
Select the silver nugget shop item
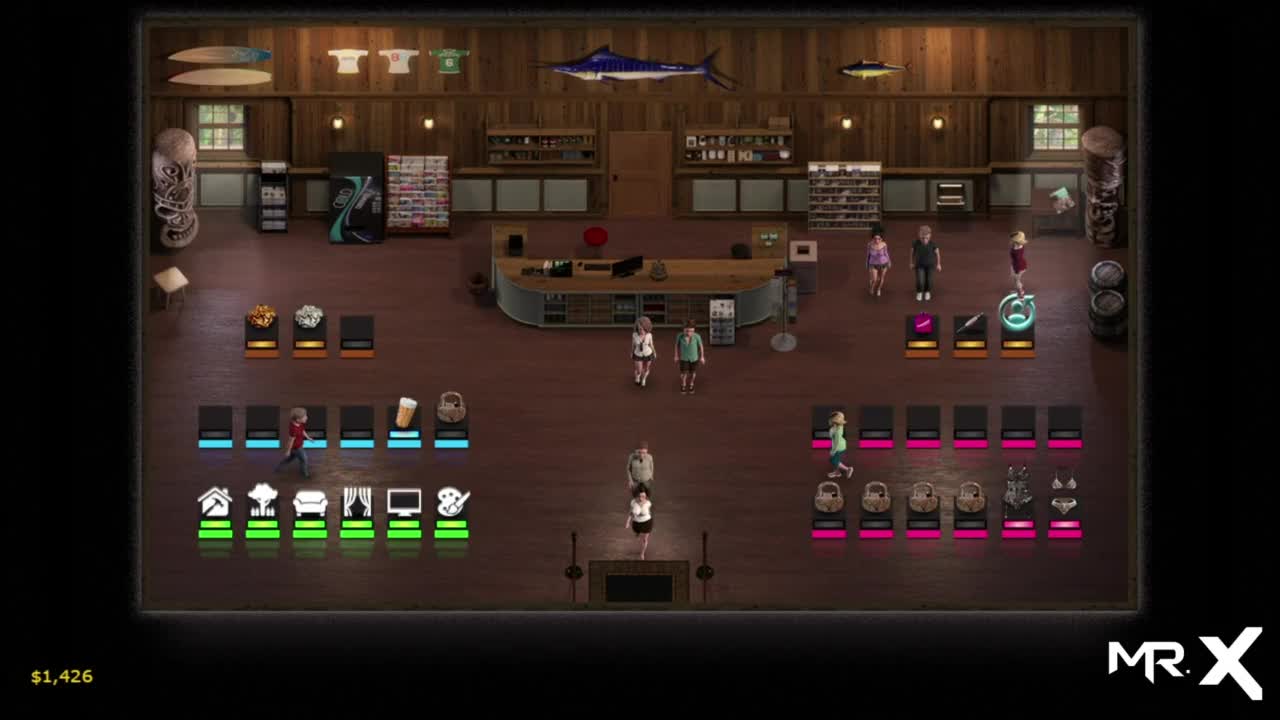[309, 318]
